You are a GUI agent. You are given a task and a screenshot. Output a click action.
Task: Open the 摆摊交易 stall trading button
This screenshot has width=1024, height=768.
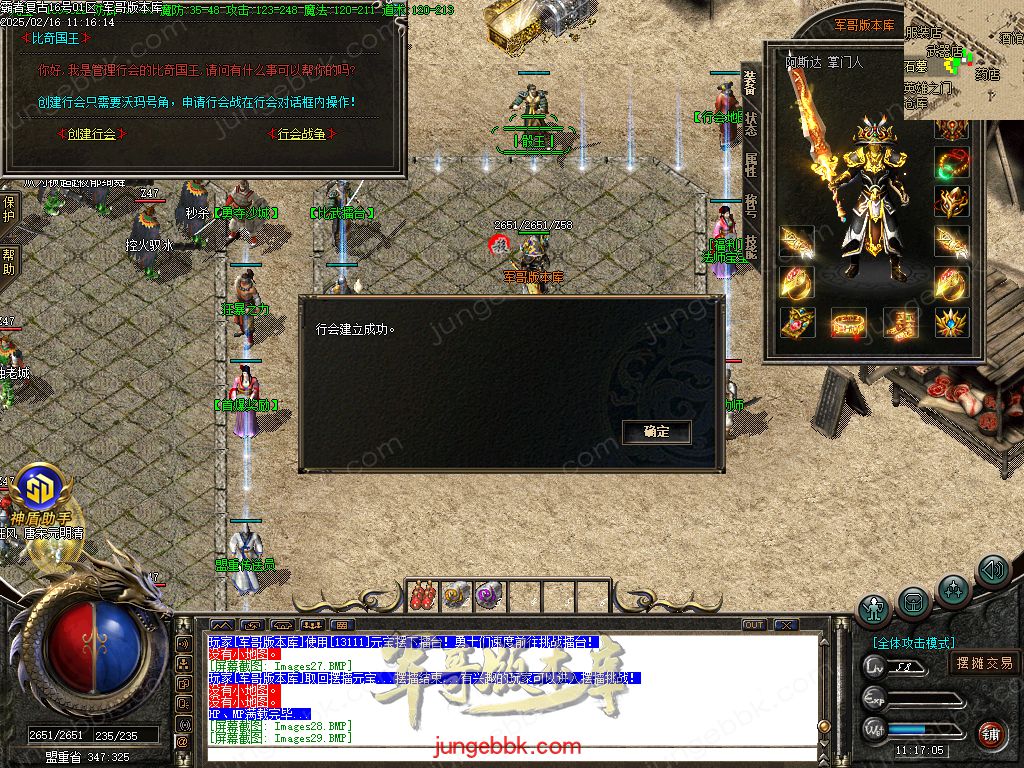point(984,663)
